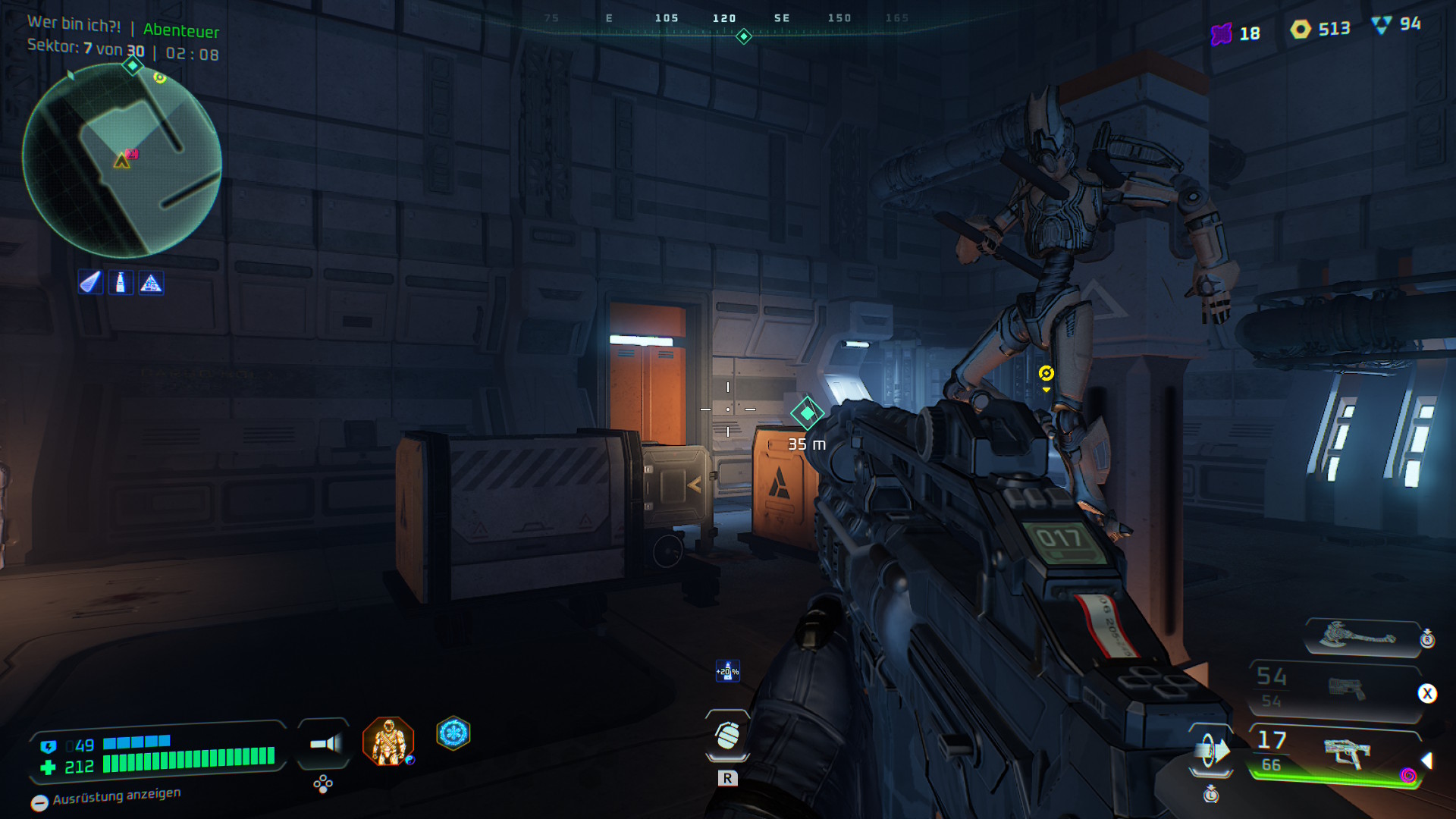Toggle the flashlight icon
1456x819 pixels.
pos(325,744)
